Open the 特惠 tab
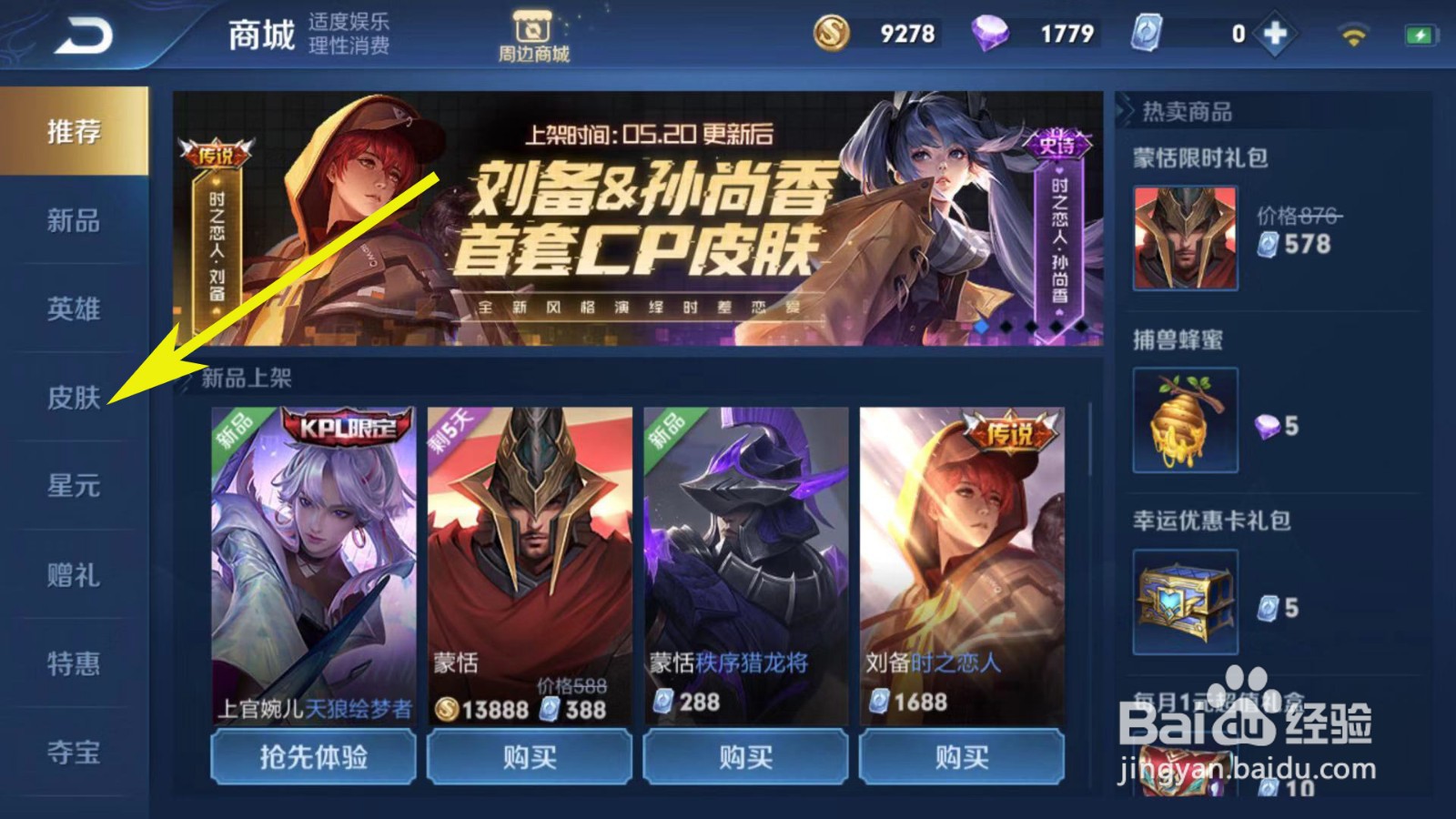Viewport: 1456px width, 819px height. (71, 665)
